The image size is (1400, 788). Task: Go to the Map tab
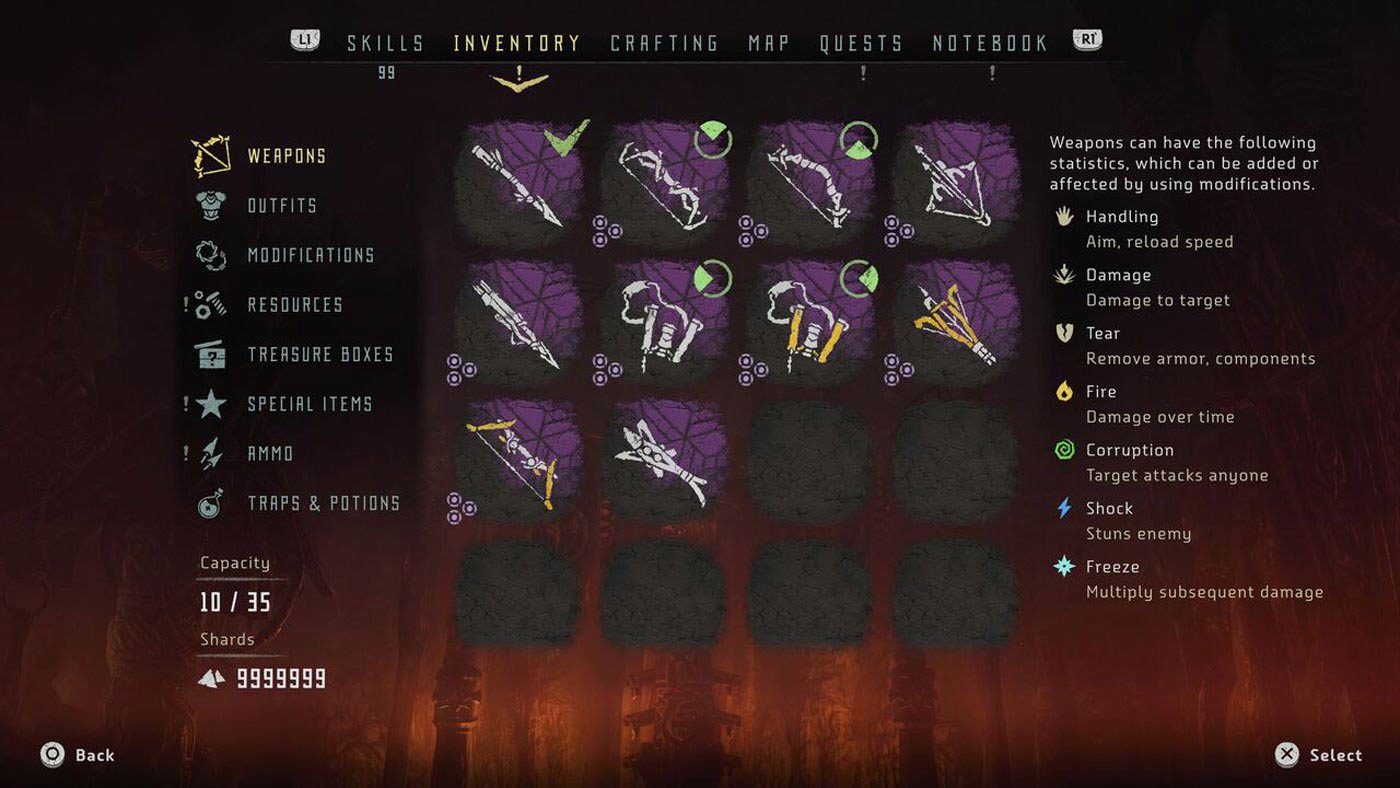coord(769,43)
